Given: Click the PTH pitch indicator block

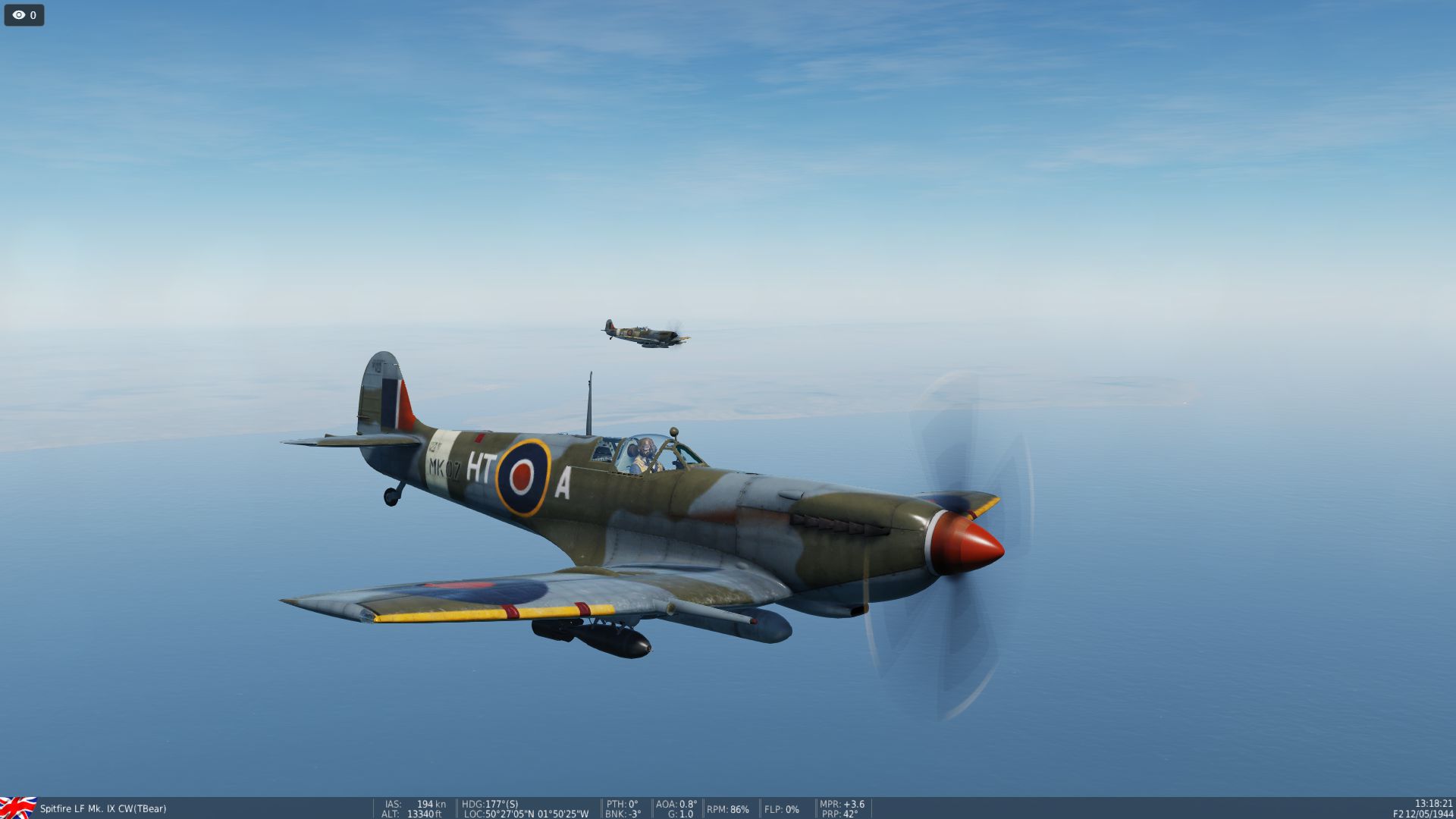Looking at the screenshot, I should pyautogui.click(x=621, y=803).
